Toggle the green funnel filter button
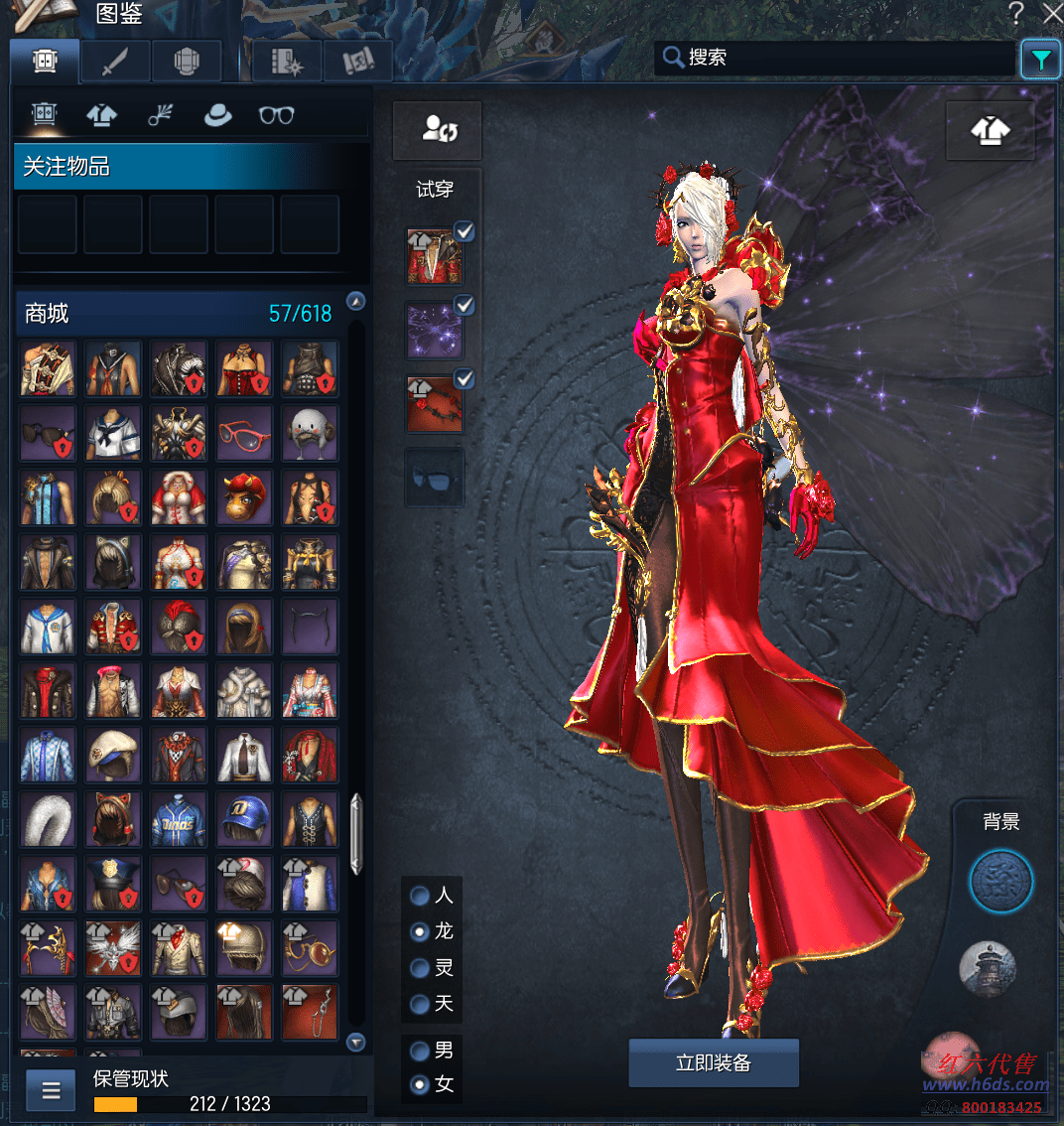Image resolution: width=1064 pixels, height=1126 pixels. point(1040,61)
